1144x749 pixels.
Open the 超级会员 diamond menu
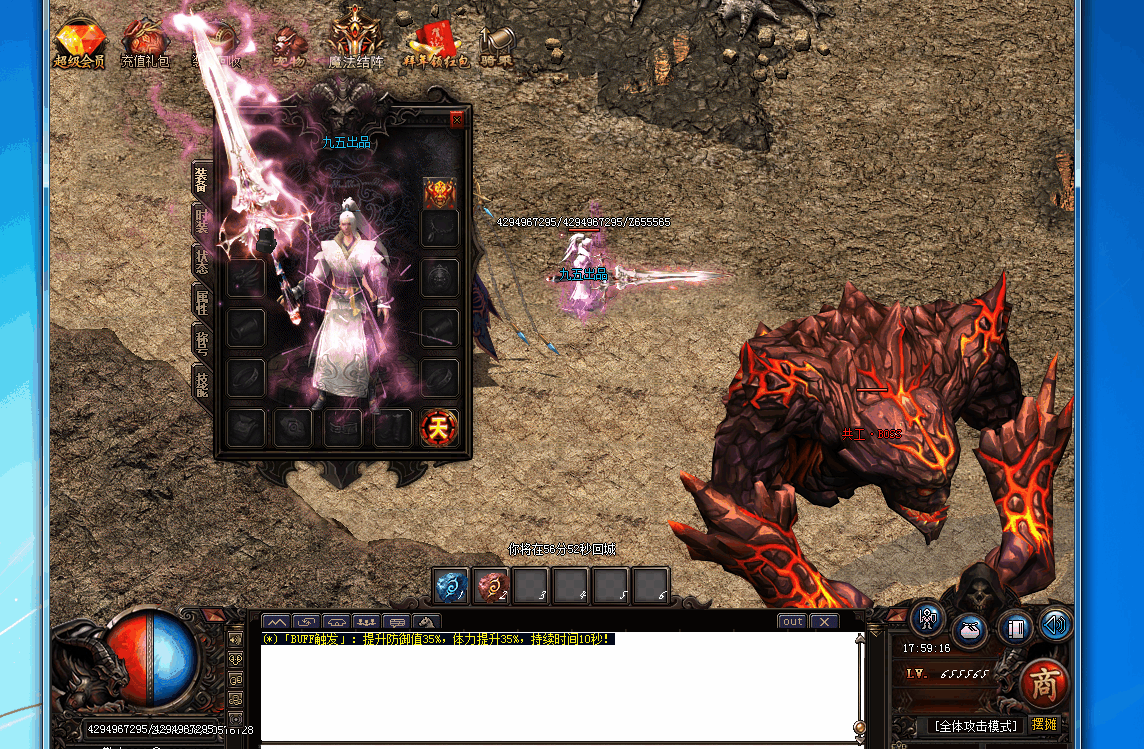click(78, 43)
